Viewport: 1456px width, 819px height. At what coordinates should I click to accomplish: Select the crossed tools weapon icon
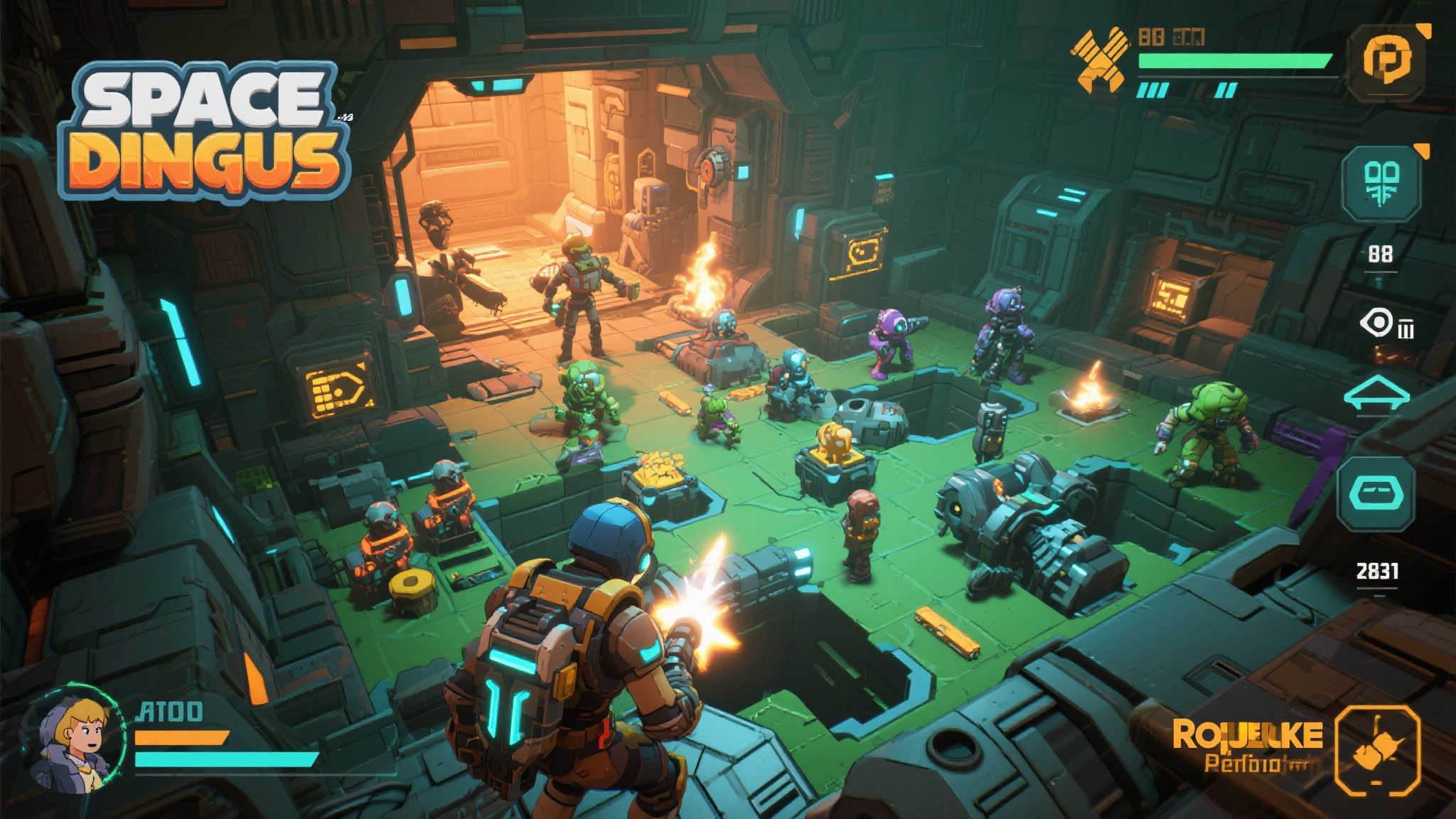1100,60
